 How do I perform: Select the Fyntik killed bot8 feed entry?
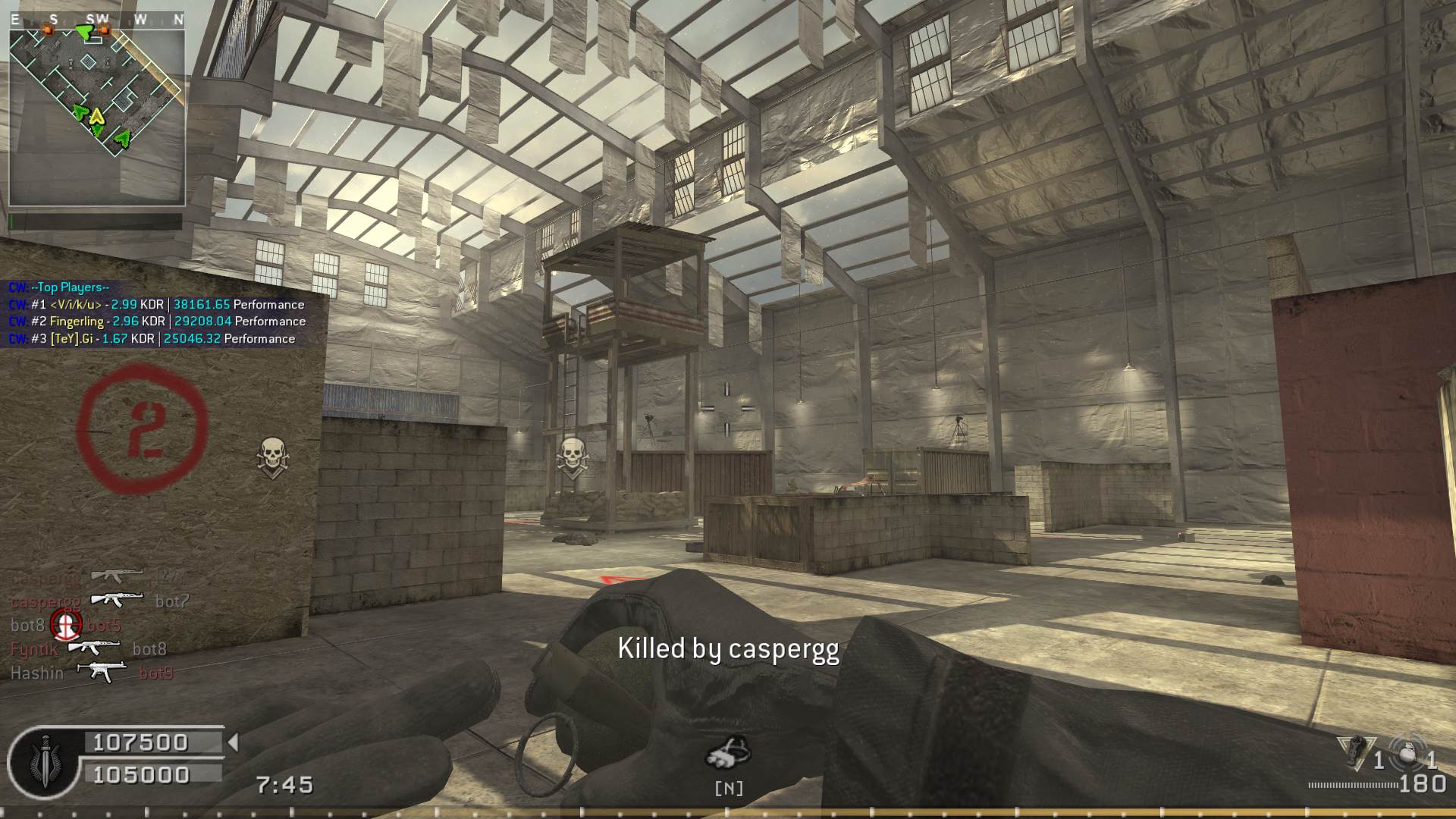[x=89, y=649]
